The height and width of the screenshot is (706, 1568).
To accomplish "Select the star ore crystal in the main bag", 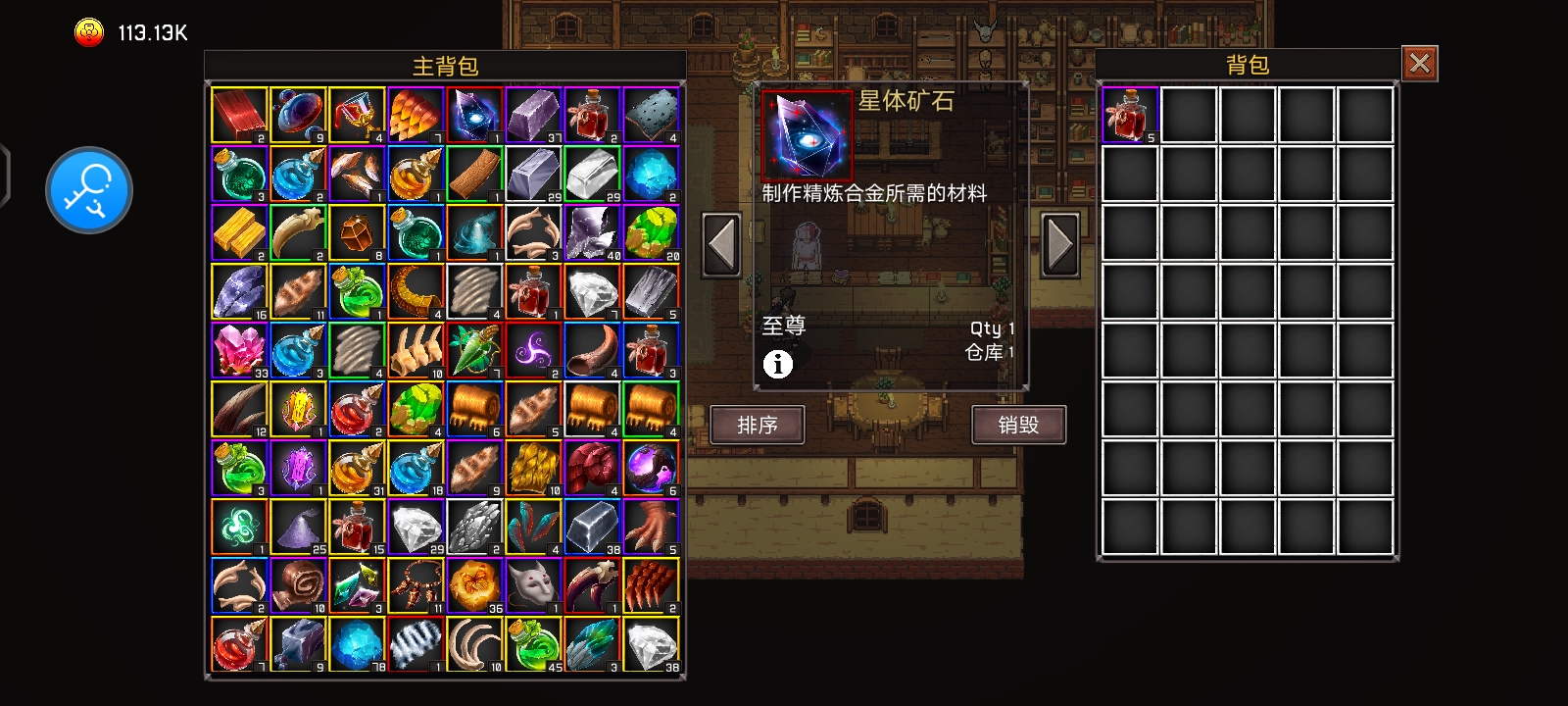I will (x=474, y=115).
